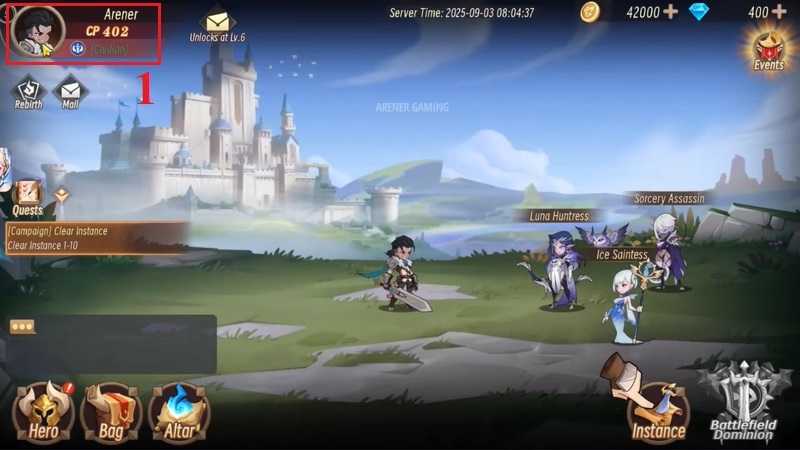The image size is (800, 450).
Task: Select the Clear Instance 1-10 campaign quest
Action: pos(95,238)
